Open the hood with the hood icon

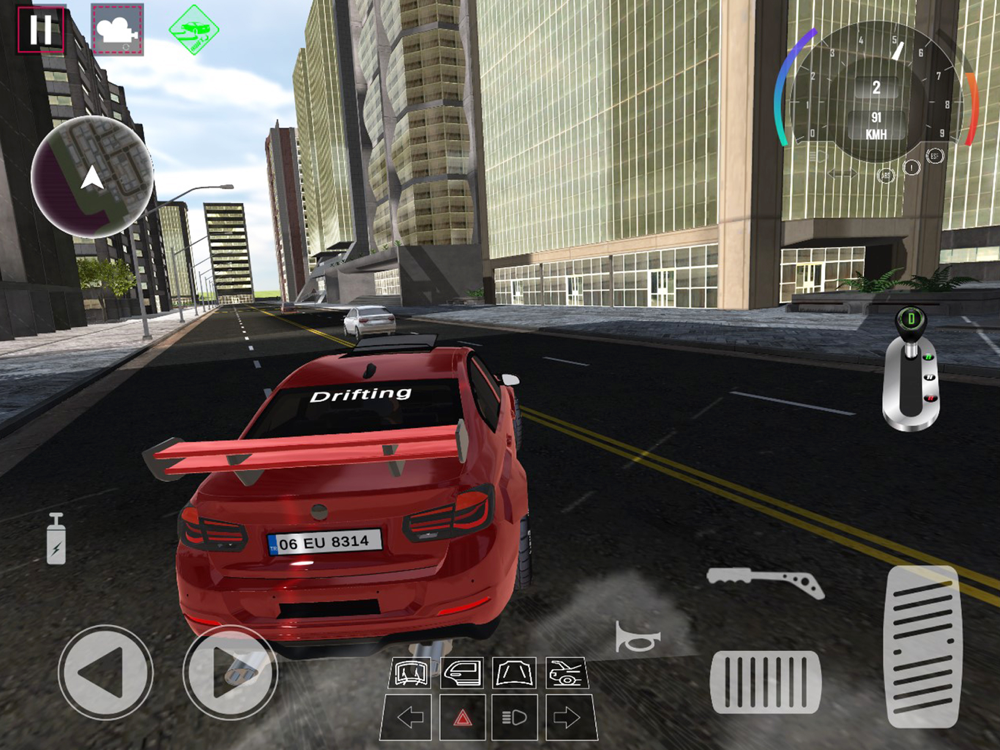515,672
